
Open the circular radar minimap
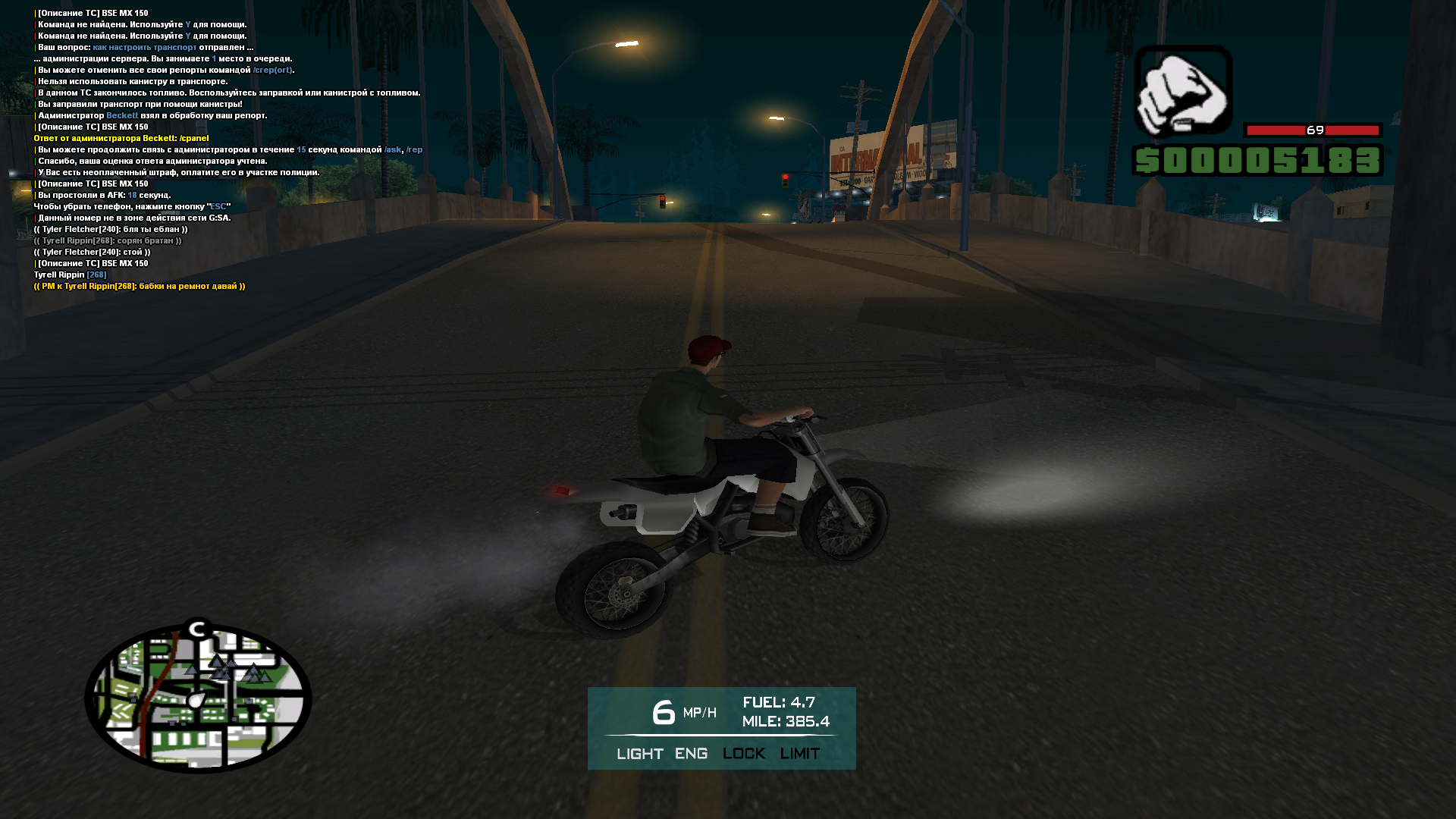tap(198, 698)
